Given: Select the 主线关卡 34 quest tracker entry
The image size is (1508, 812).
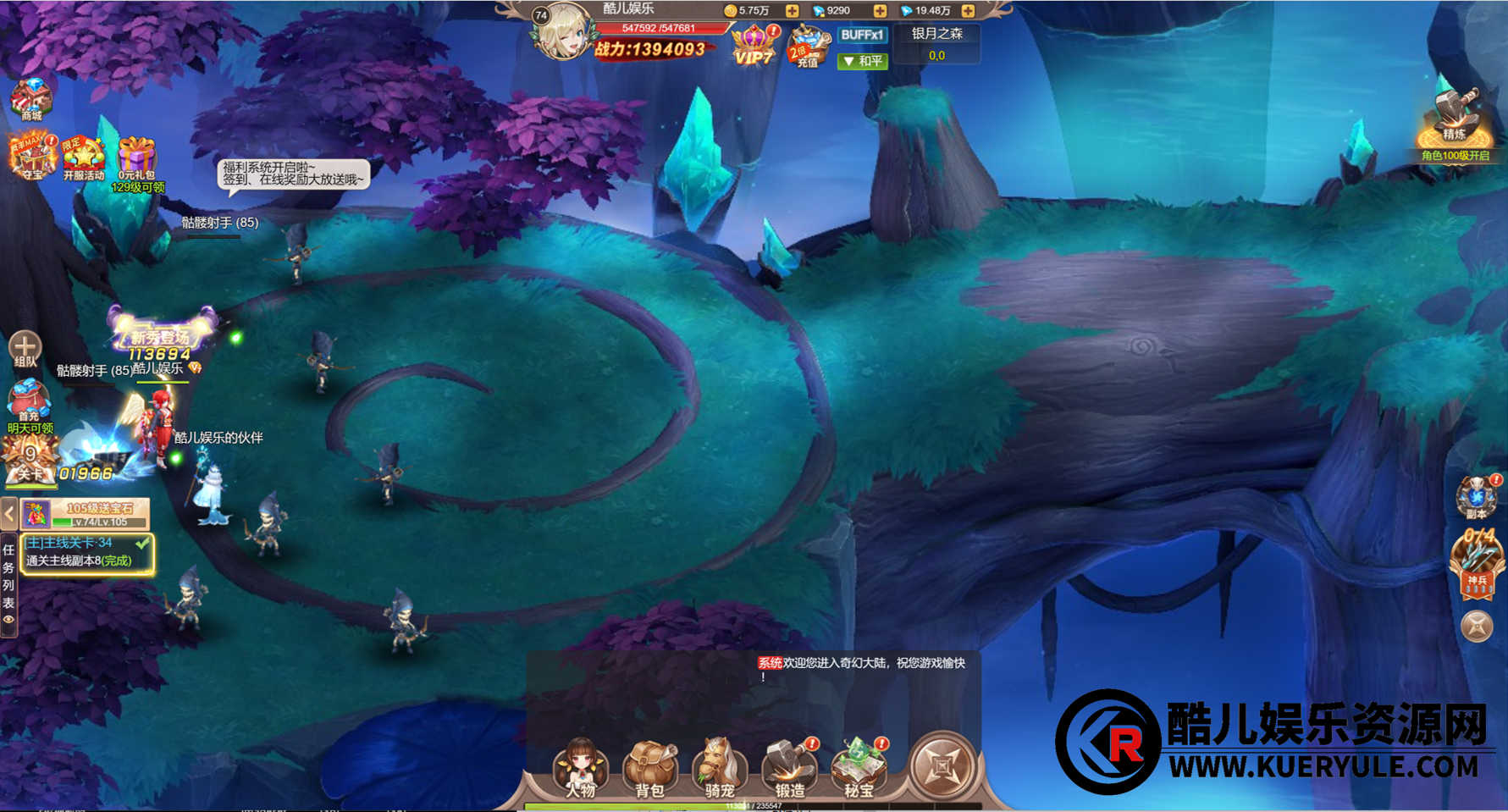Looking at the screenshot, I should (x=86, y=552).
